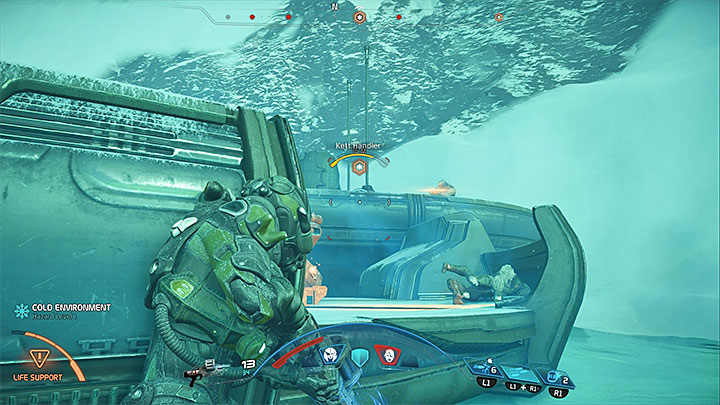This screenshot has width=720, height=405.
Task: Activate the first ability slot showing 6
Action: [x=489, y=368]
